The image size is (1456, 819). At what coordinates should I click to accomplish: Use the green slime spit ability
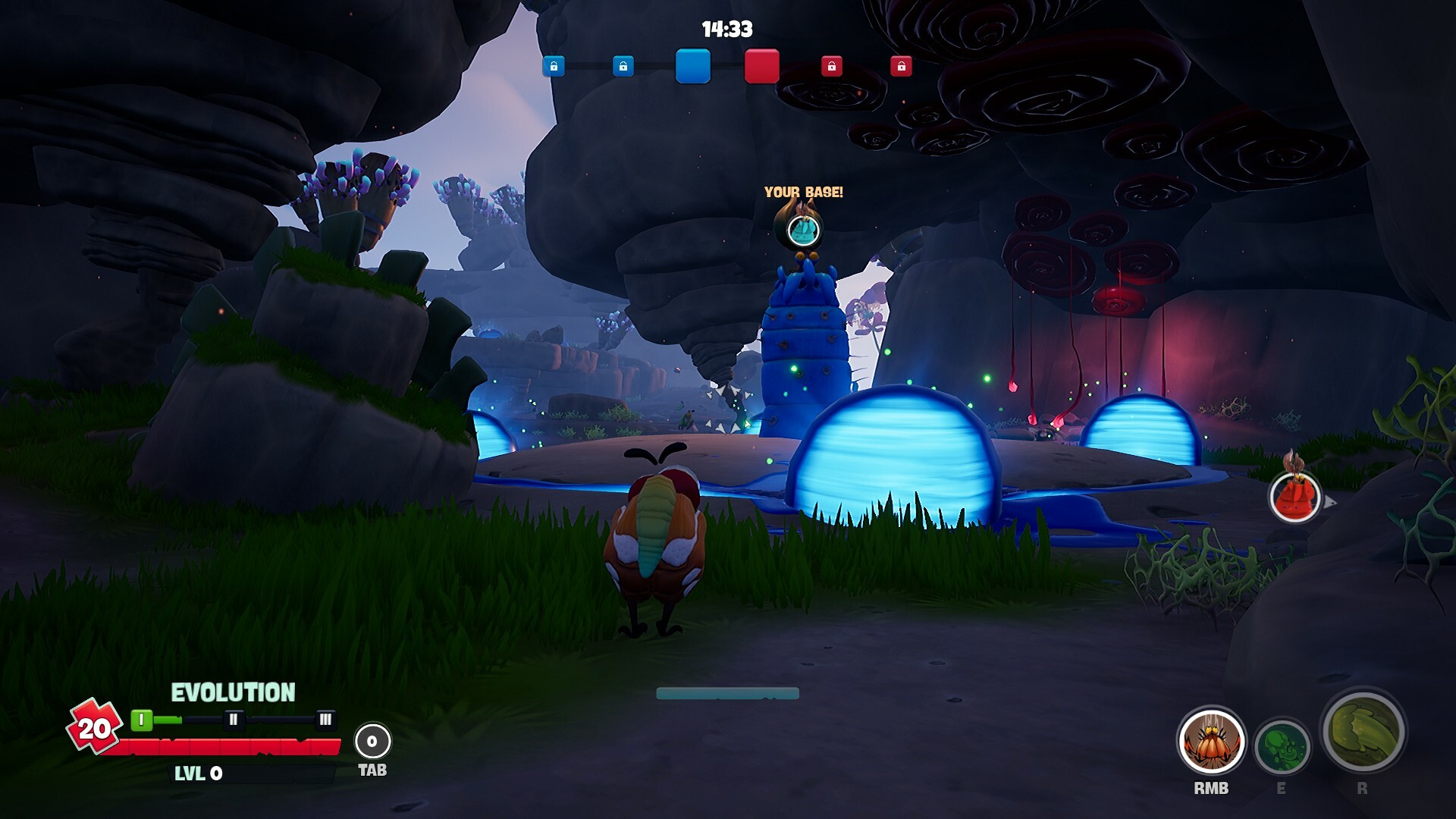coord(1282,747)
